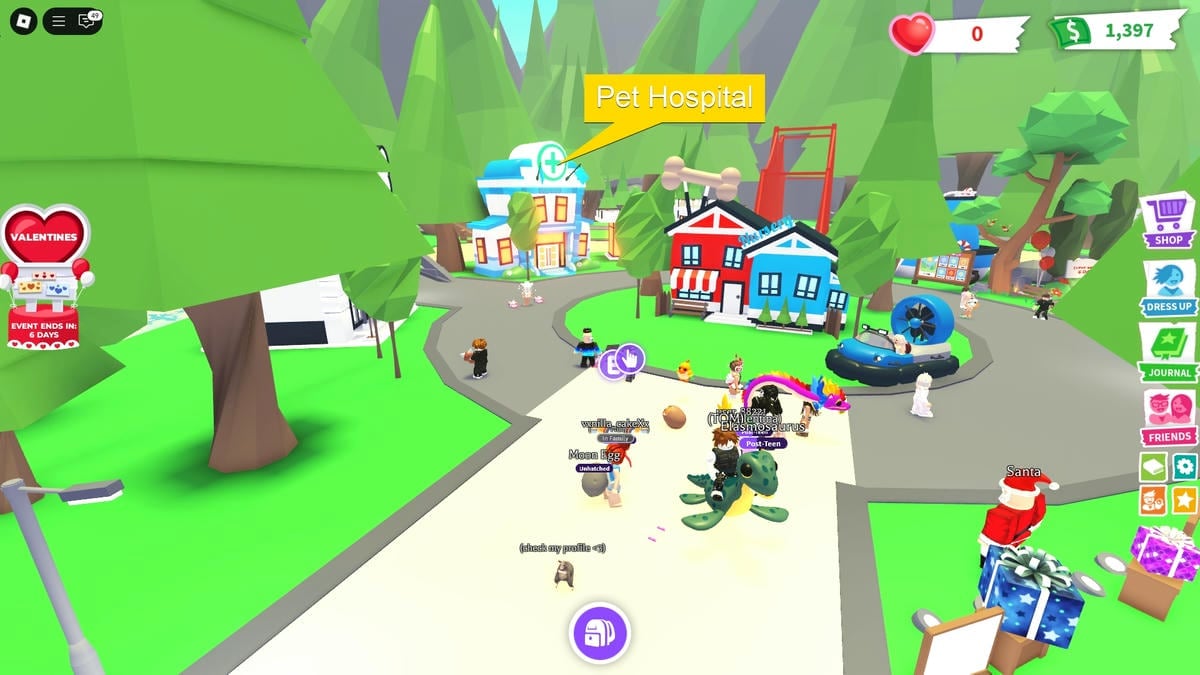Open the Journal

(x=1168, y=352)
